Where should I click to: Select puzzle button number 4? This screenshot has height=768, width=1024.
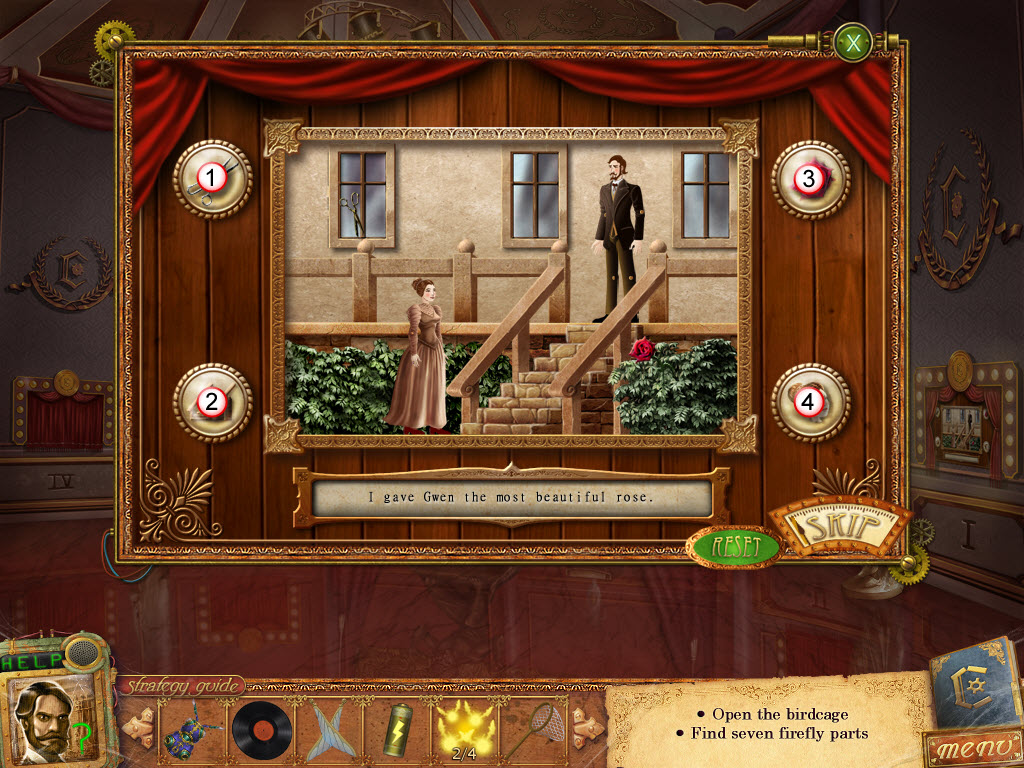pyautogui.click(x=810, y=402)
